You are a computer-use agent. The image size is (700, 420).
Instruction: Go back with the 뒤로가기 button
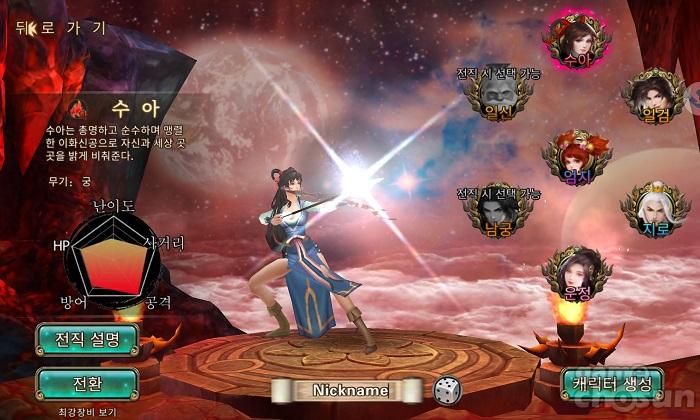pyautogui.click(x=60, y=28)
